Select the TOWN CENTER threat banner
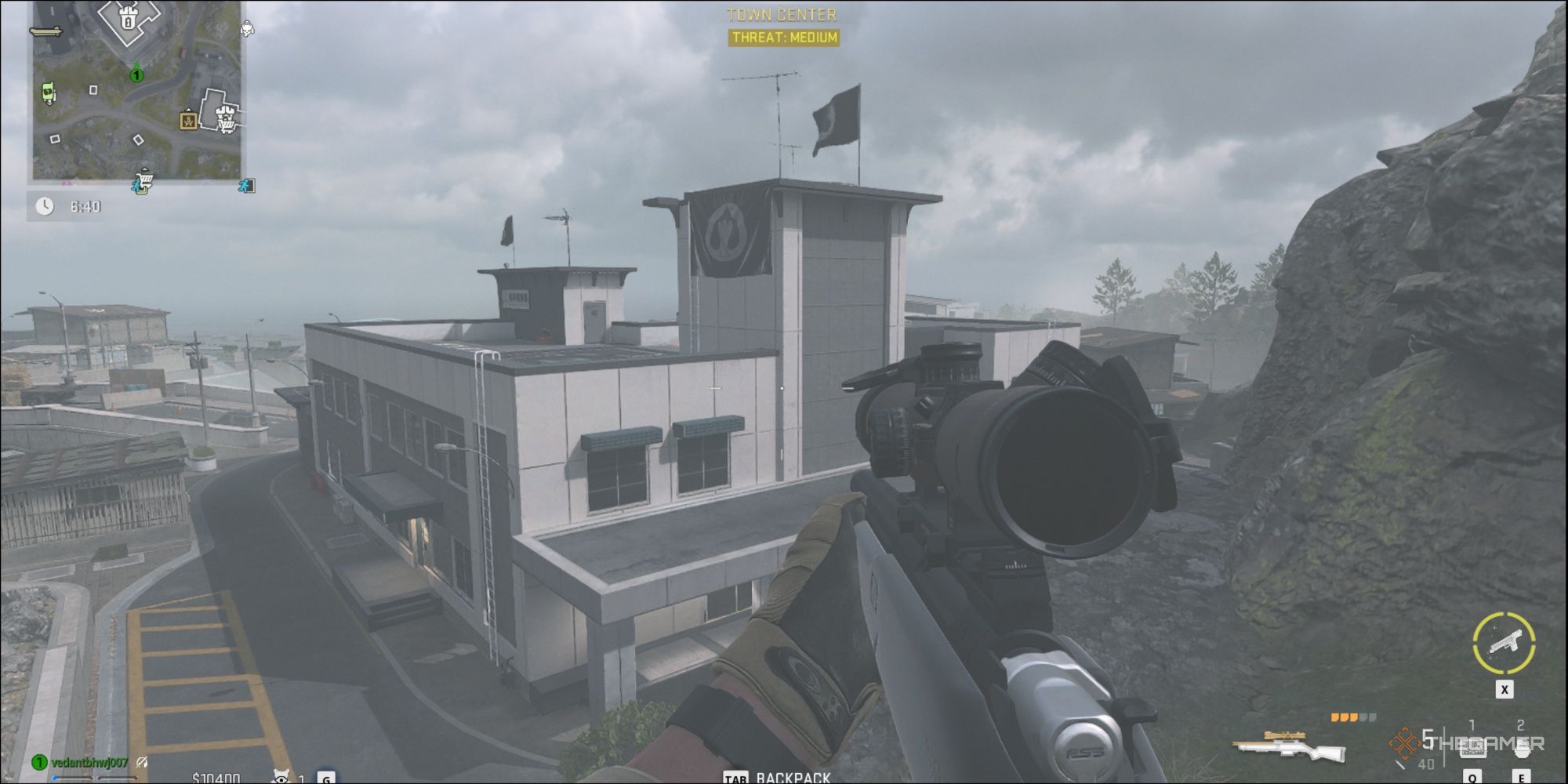The height and width of the screenshot is (784, 1568). [x=784, y=13]
